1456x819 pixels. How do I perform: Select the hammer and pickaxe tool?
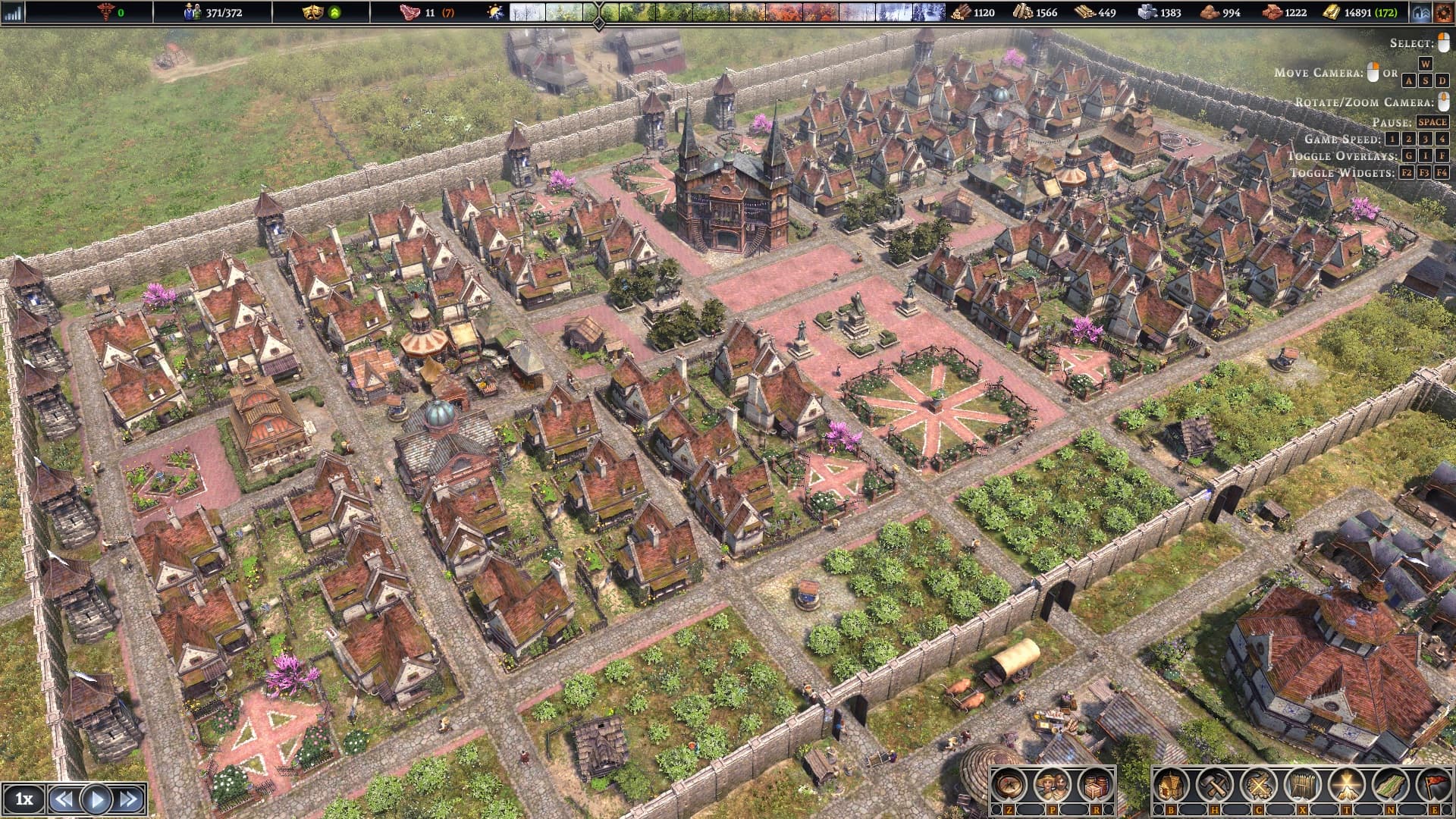[1214, 786]
